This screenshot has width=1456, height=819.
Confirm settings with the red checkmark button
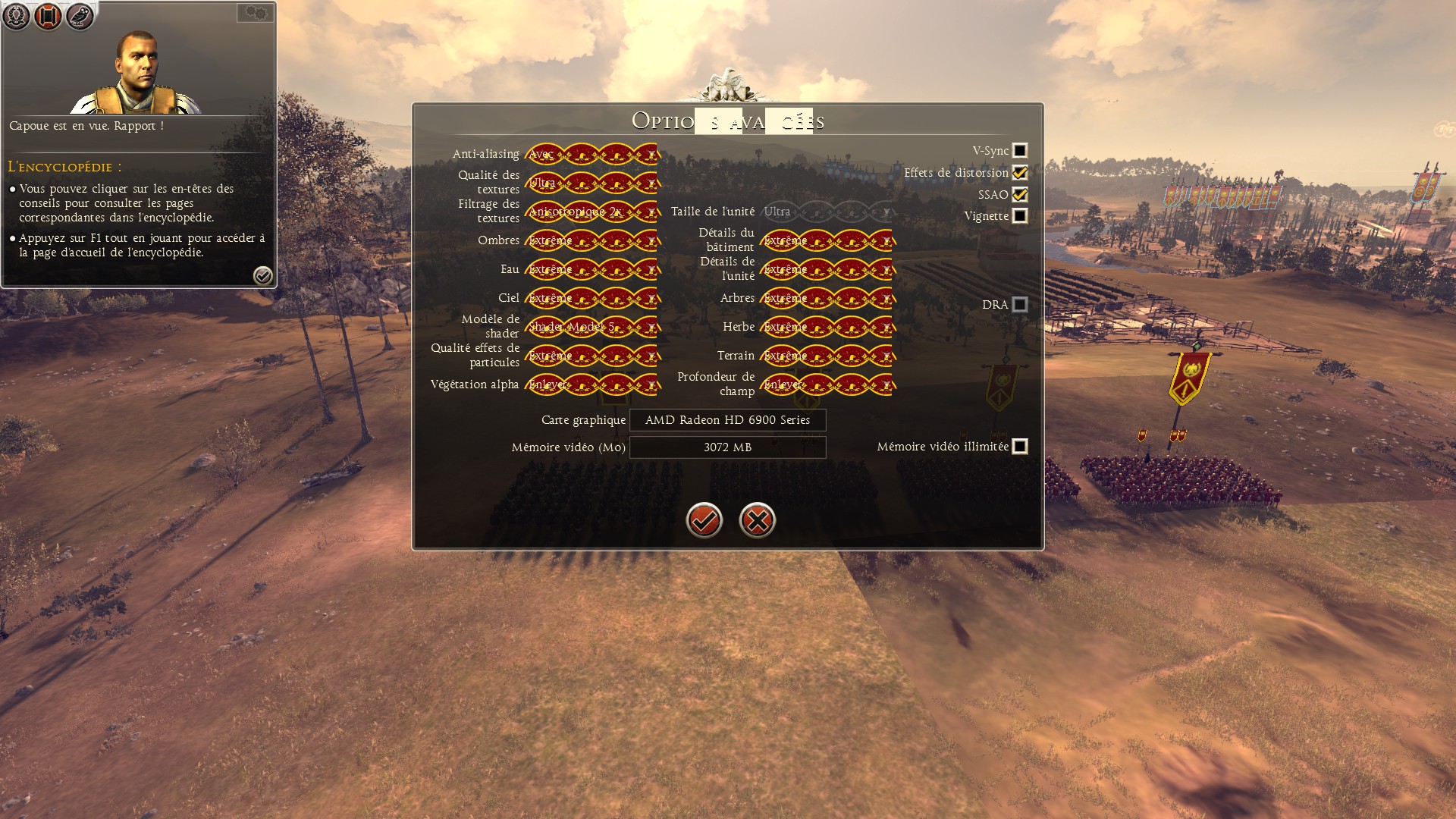coord(704,520)
